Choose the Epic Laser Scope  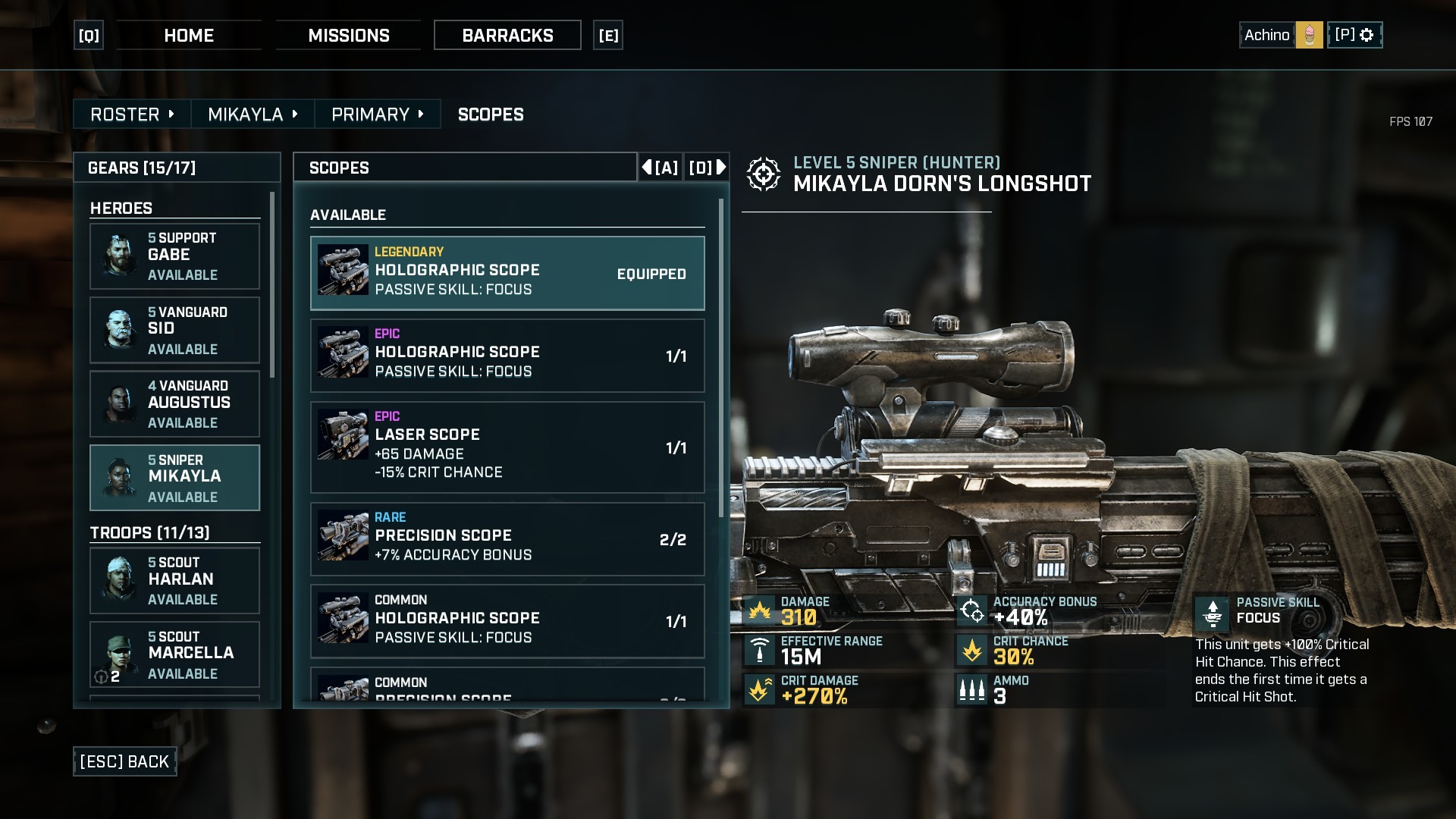point(507,447)
